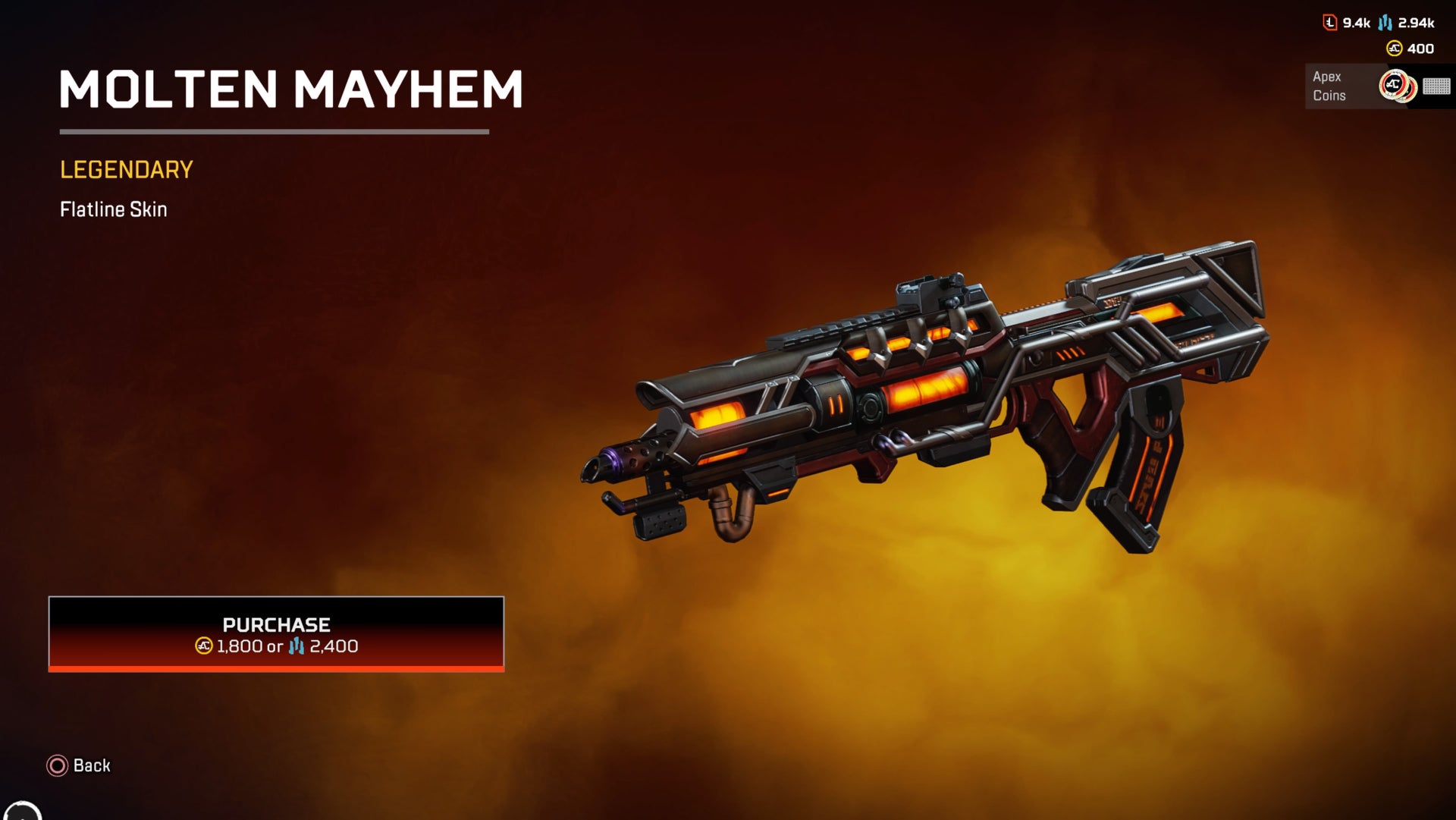Select Back to leave the skin preview

click(x=91, y=766)
